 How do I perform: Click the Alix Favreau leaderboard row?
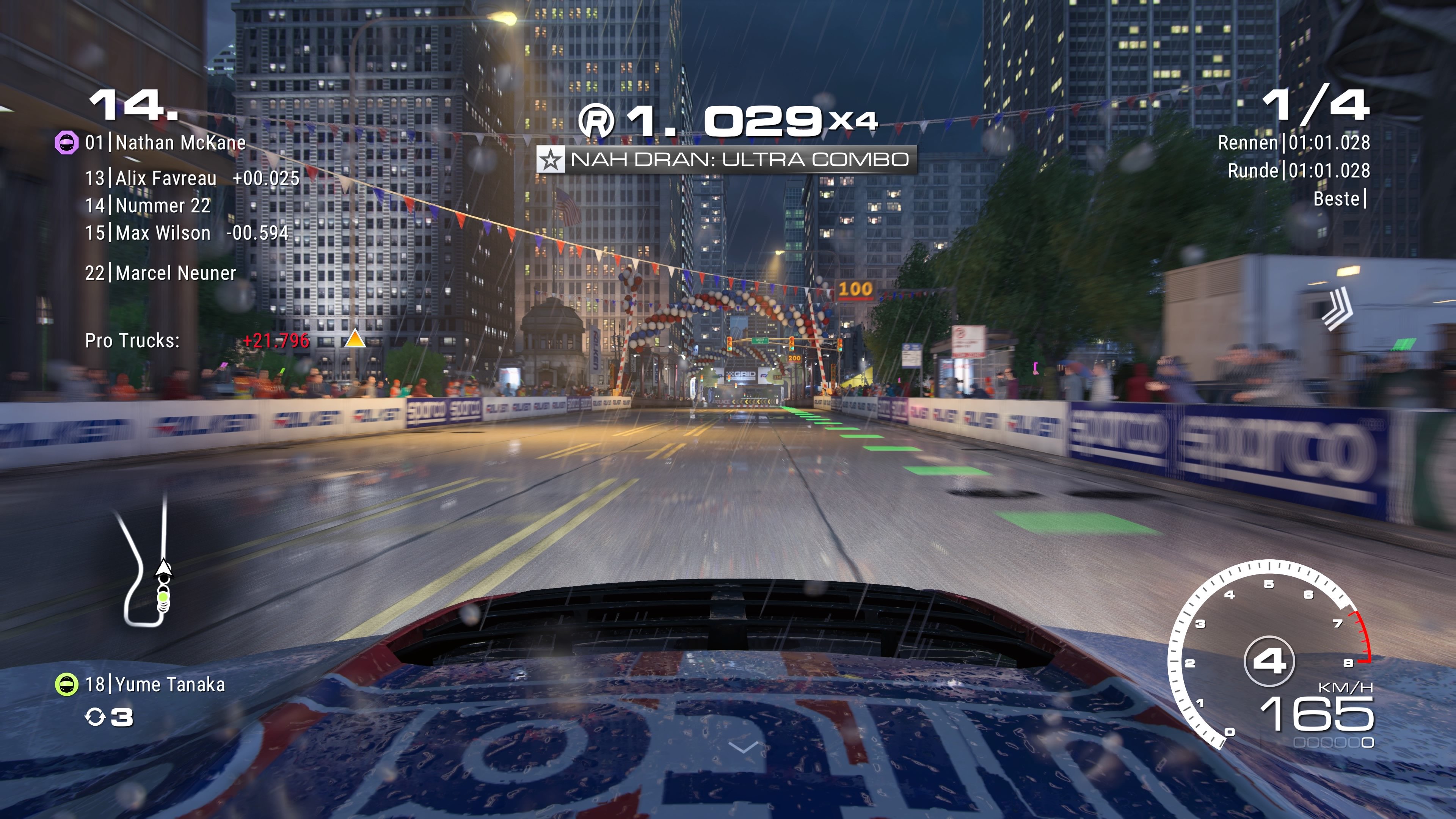click(x=192, y=179)
